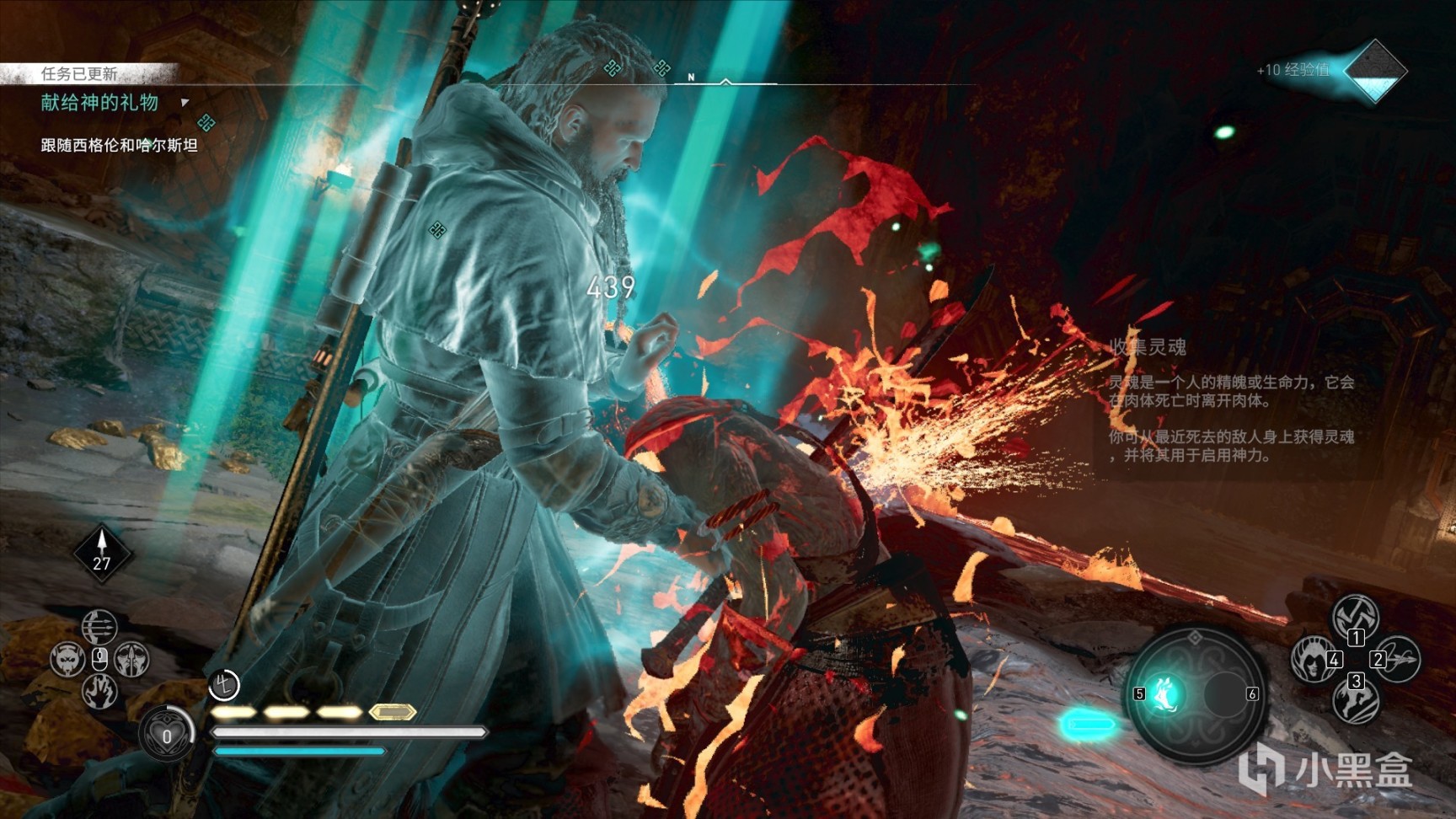Click the rune cooldown circle above stamina
The image size is (1456, 819).
224,685
